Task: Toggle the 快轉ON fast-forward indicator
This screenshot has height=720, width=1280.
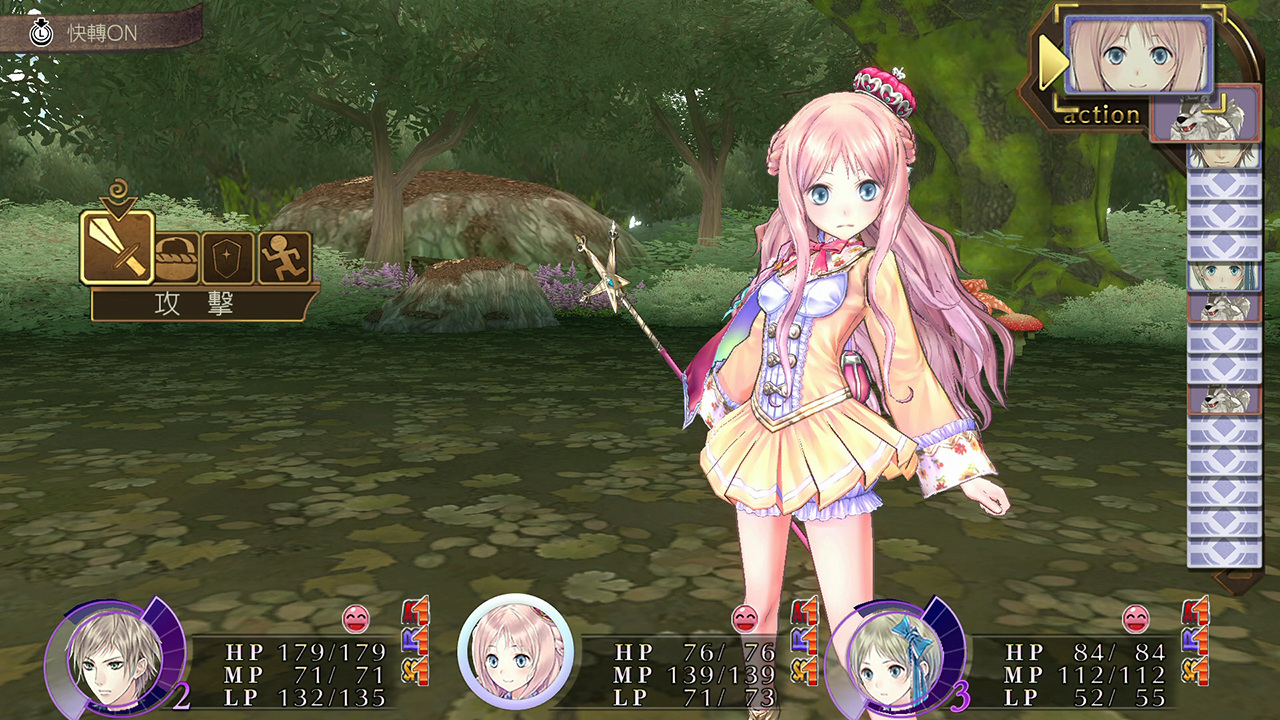Action: point(100,32)
